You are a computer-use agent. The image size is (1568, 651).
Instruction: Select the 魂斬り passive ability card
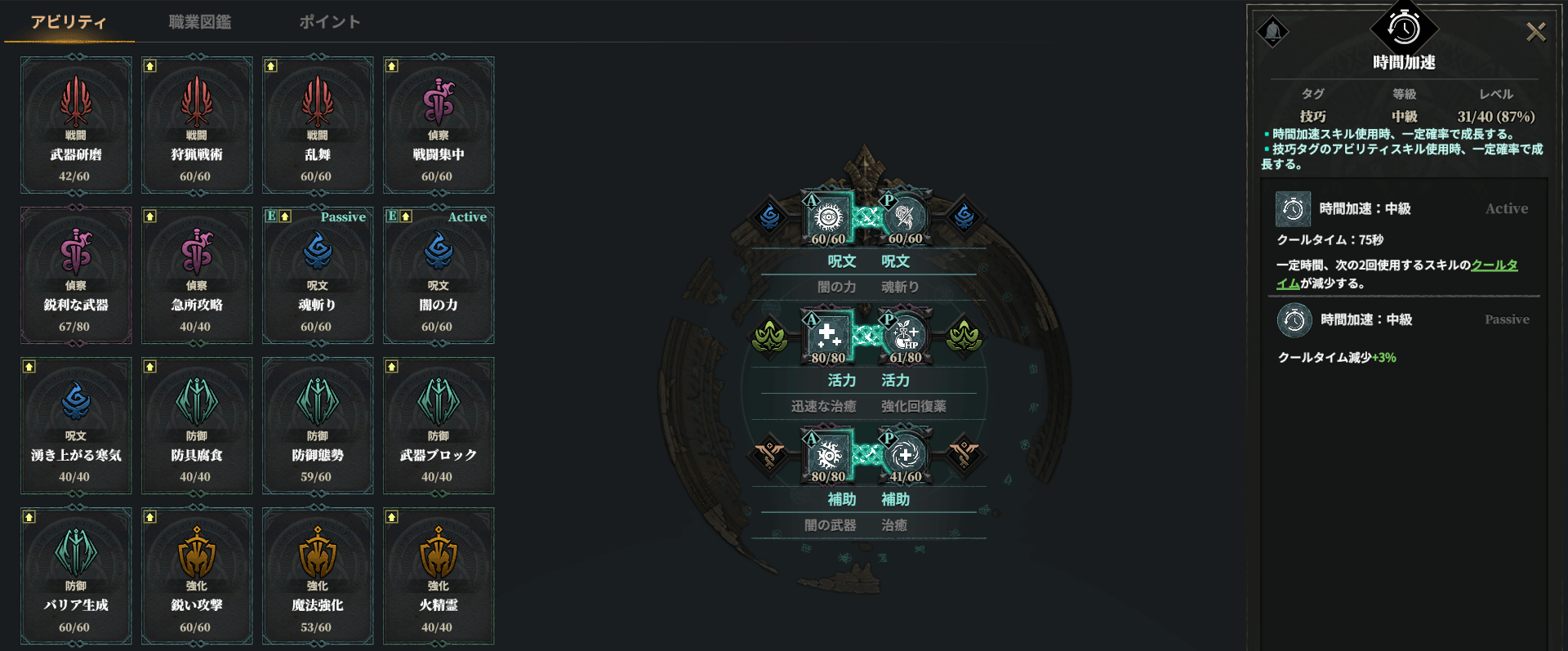point(318,275)
